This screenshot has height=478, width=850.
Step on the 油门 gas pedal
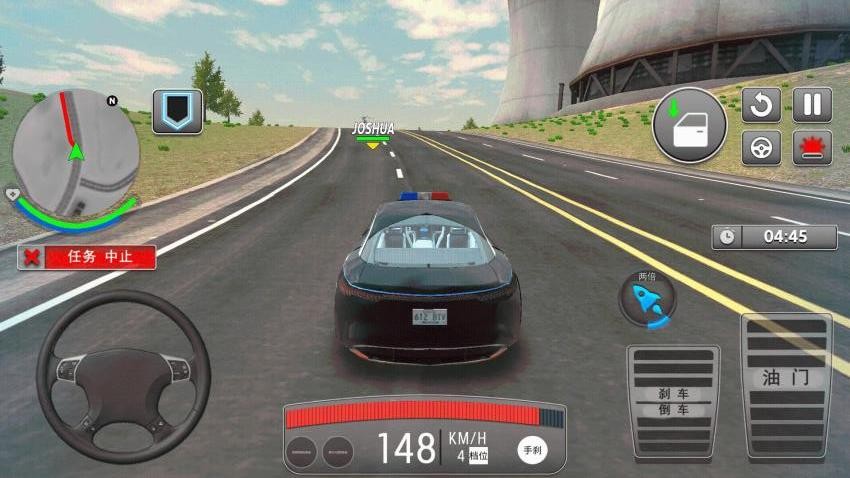point(786,387)
